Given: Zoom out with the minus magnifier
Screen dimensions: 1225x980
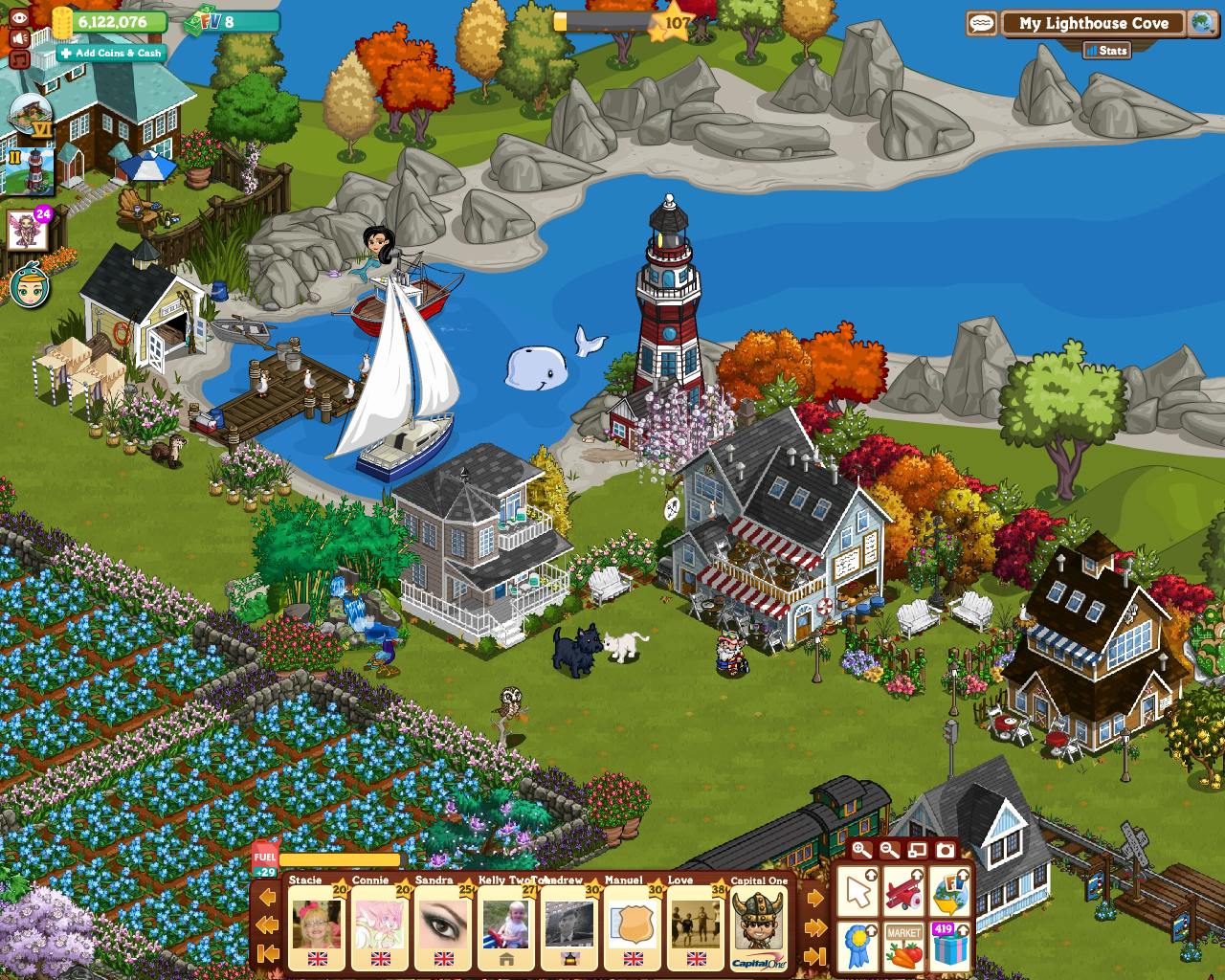Looking at the screenshot, I should (889, 850).
